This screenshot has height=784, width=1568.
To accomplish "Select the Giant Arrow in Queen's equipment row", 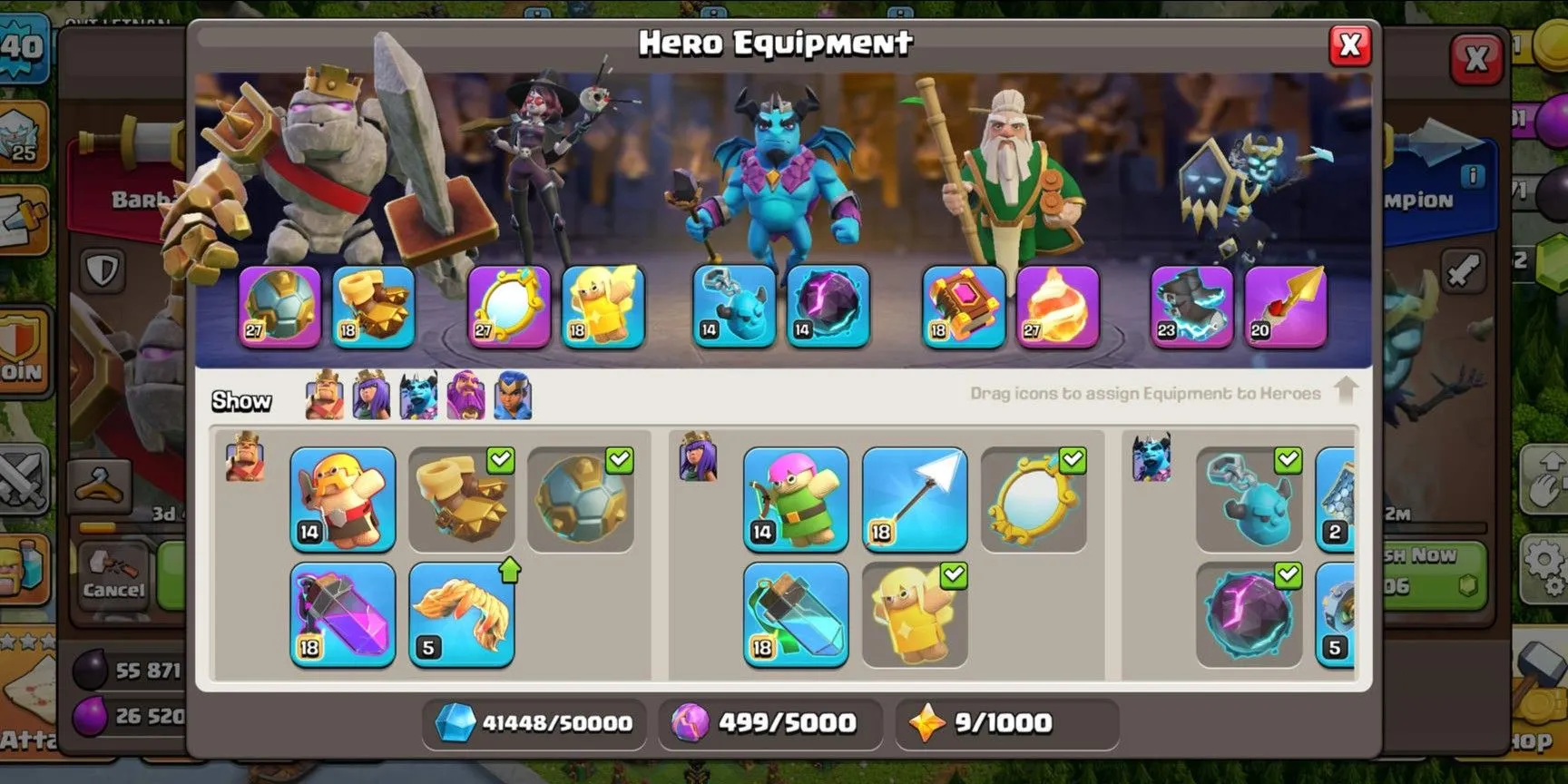I will 915,499.
